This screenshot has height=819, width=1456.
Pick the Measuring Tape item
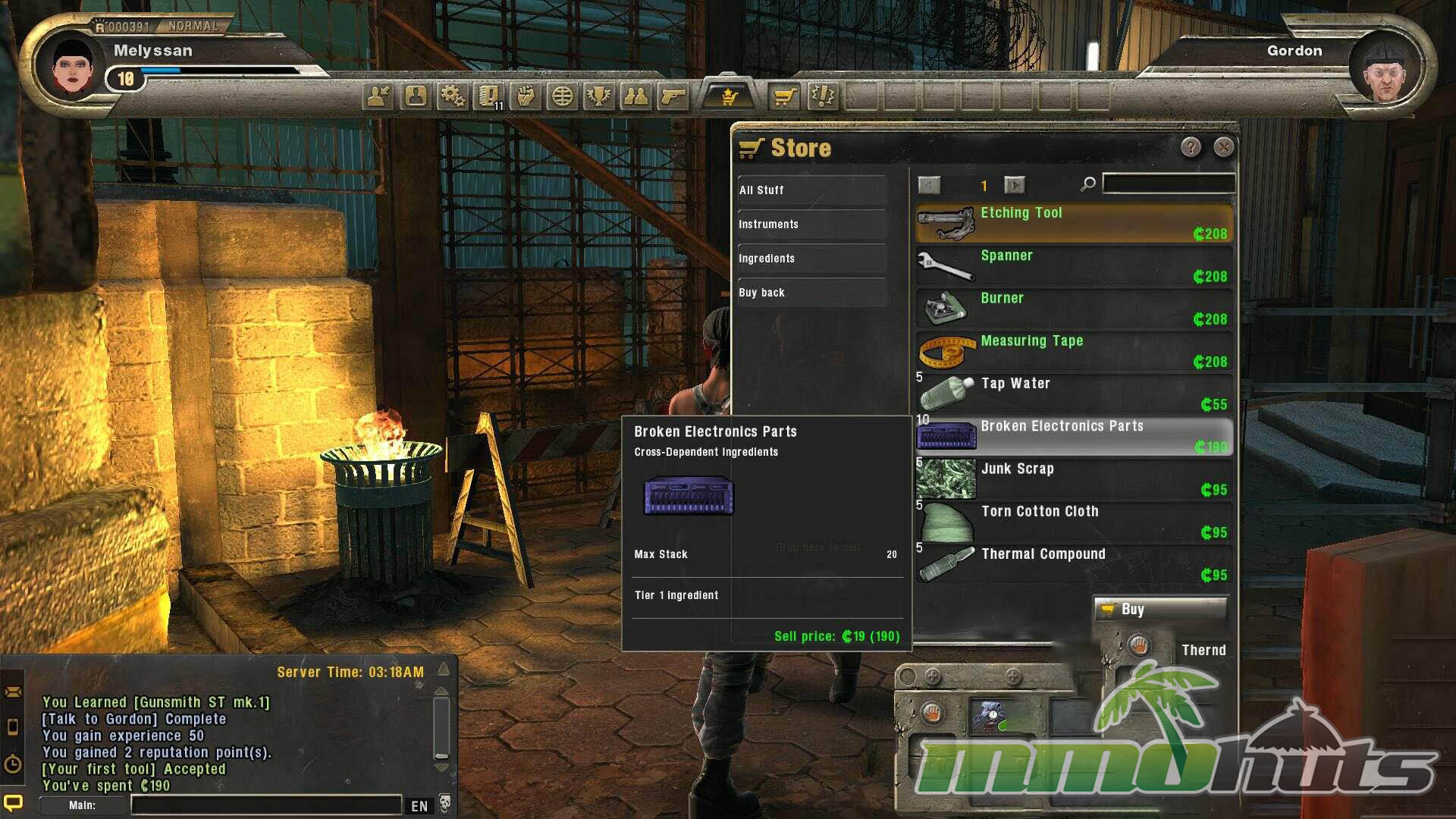pyautogui.click(x=1074, y=351)
